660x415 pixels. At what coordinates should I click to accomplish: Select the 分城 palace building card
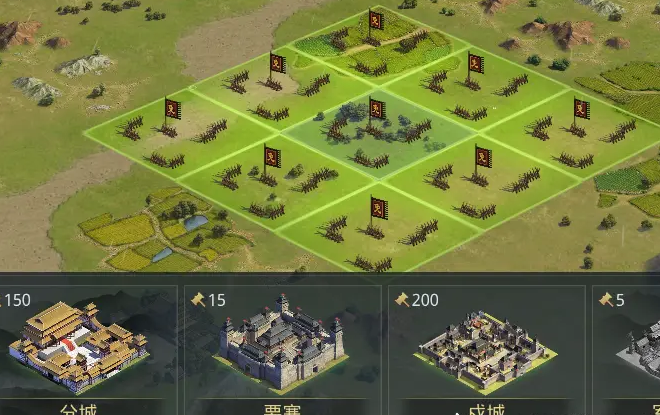80,346
